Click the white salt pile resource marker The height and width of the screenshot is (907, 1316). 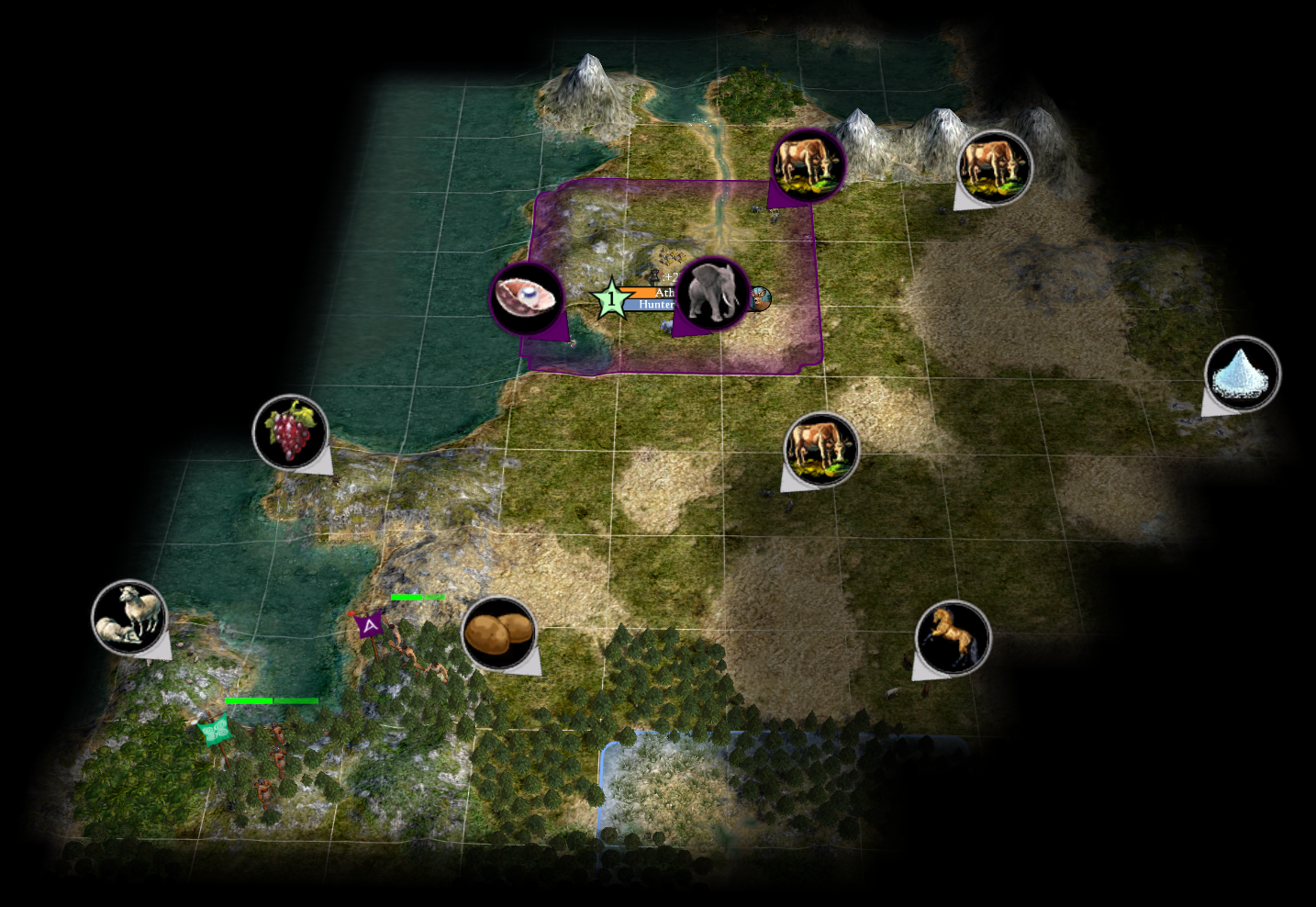(1242, 374)
